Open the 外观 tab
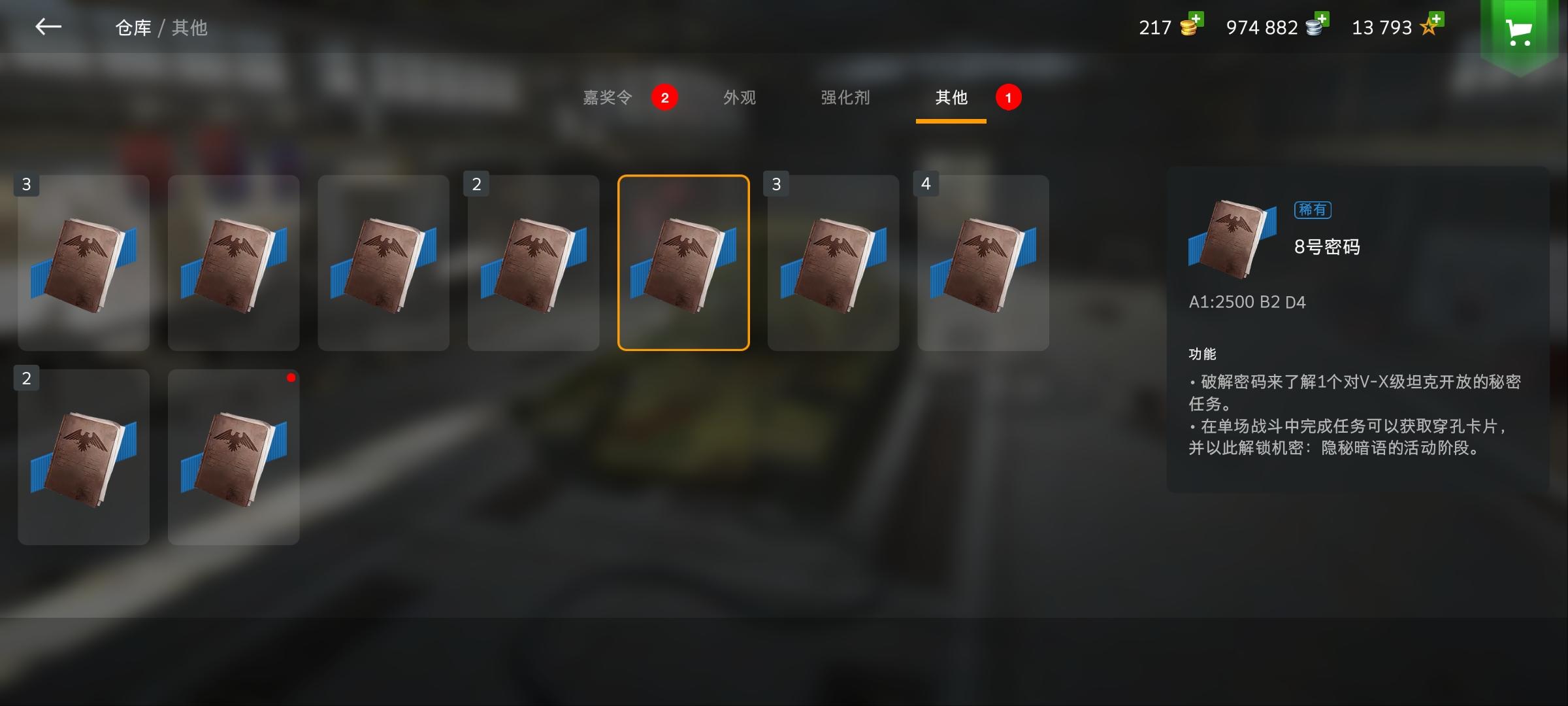Image resolution: width=1568 pixels, height=706 pixels. coord(740,98)
